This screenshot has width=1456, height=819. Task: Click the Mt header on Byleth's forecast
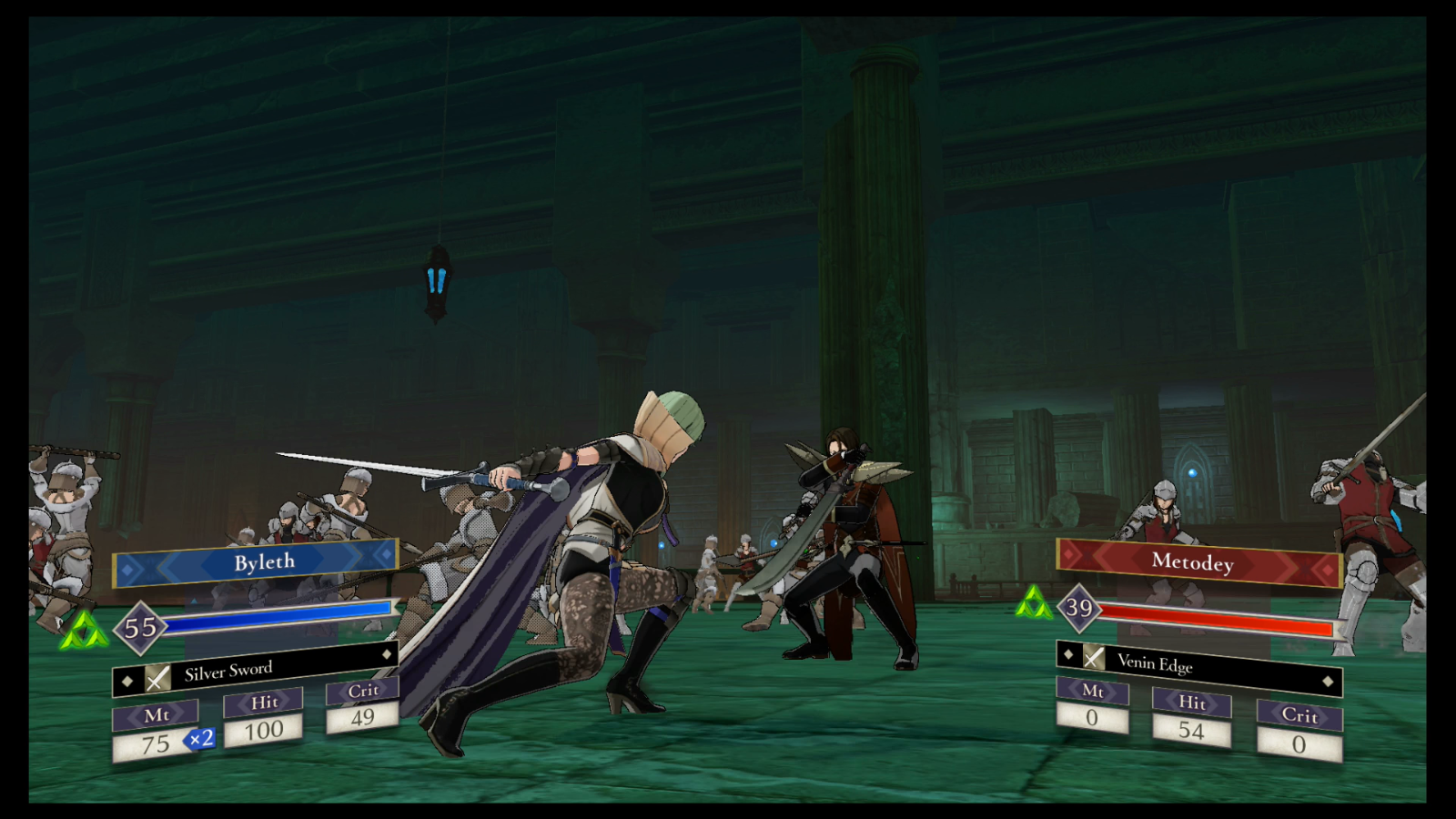[155, 715]
